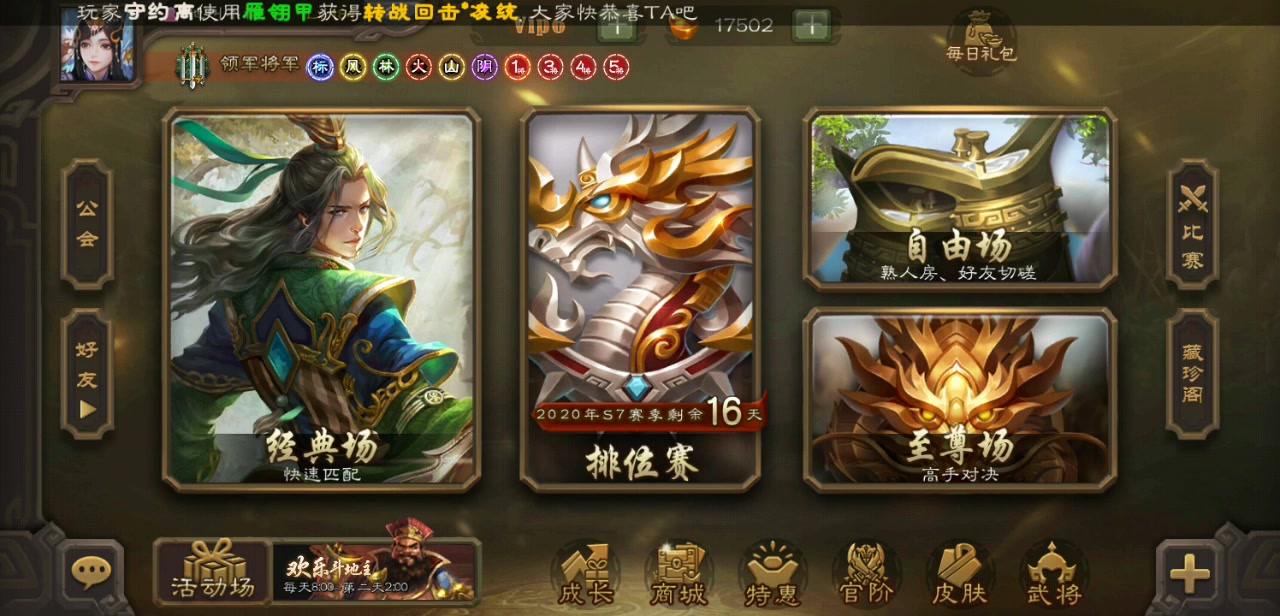Select the 自由场 free room card
The image size is (1280, 616).
(959, 200)
